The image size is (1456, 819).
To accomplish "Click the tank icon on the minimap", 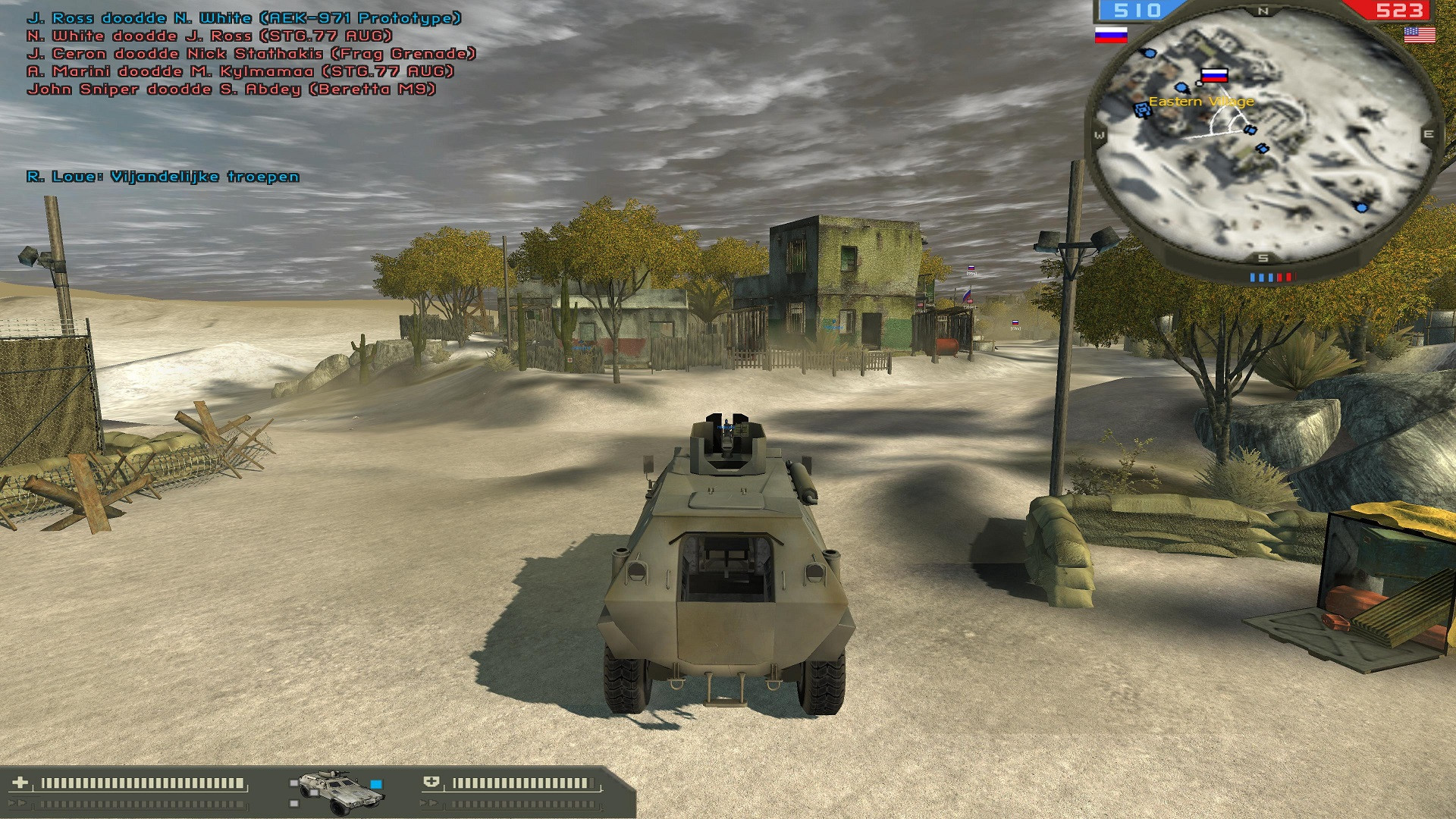I will pyautogui.click(x=1143, y=110).
